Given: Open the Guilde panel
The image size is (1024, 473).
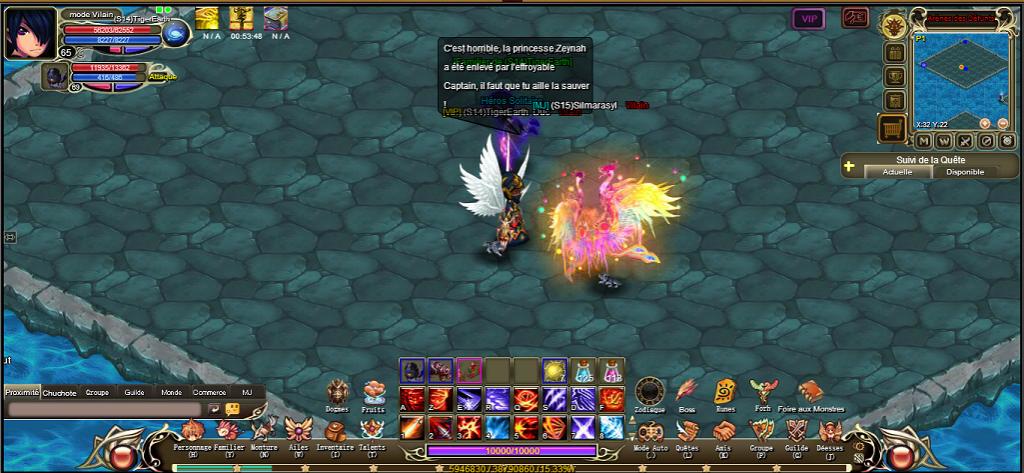Looking at the screenshot, I should [796, 430].
